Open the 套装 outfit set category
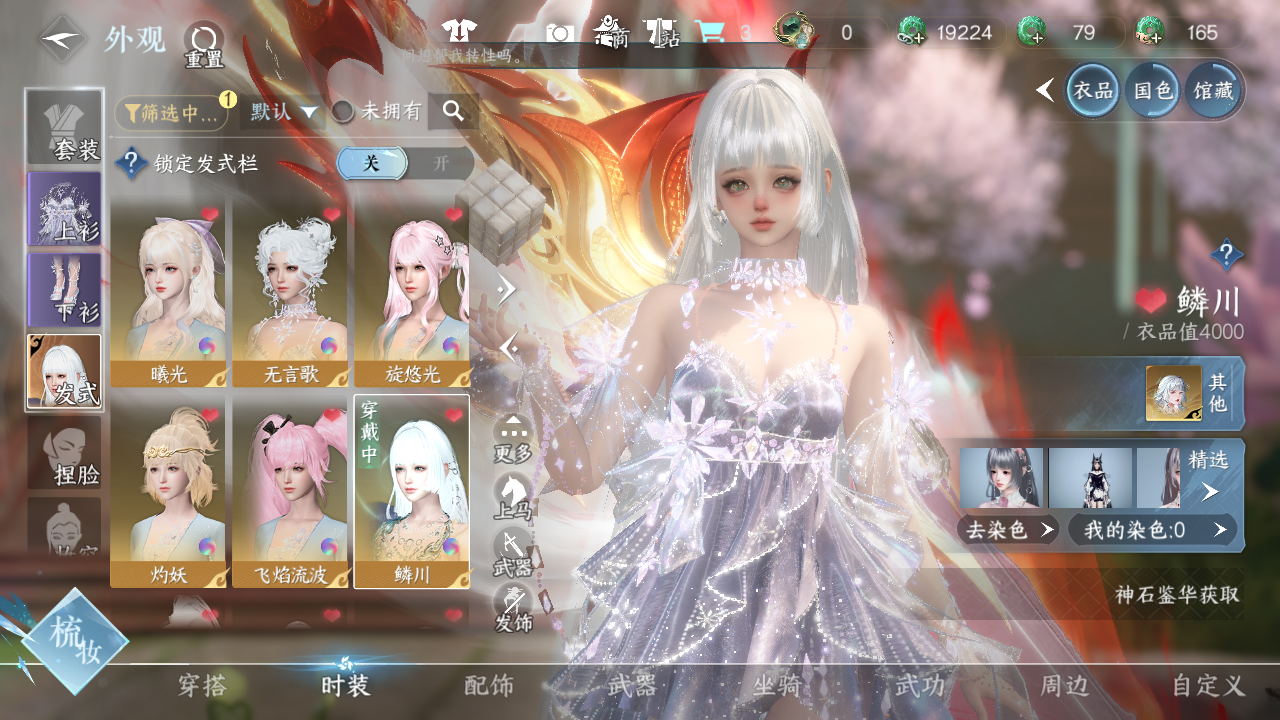The height and width of the screenshot is (720, 1280). click(x=65, y=127)
